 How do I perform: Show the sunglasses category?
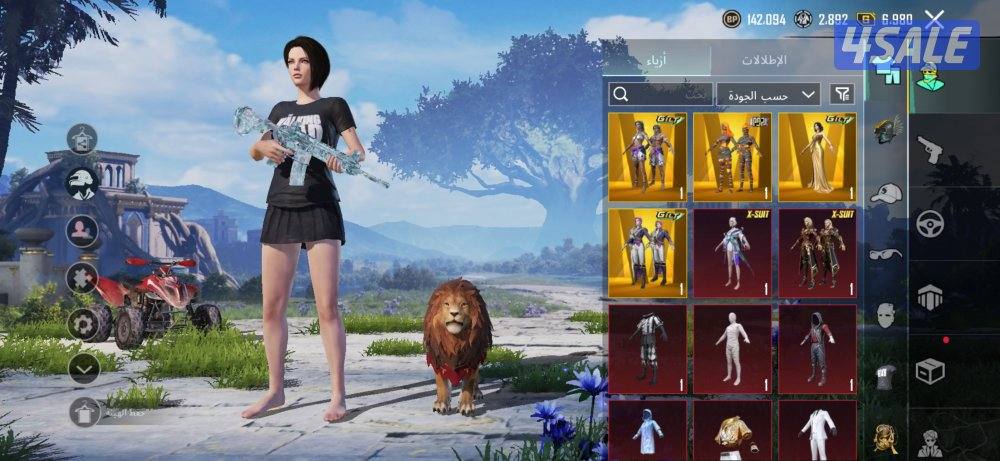coord(885,254)
